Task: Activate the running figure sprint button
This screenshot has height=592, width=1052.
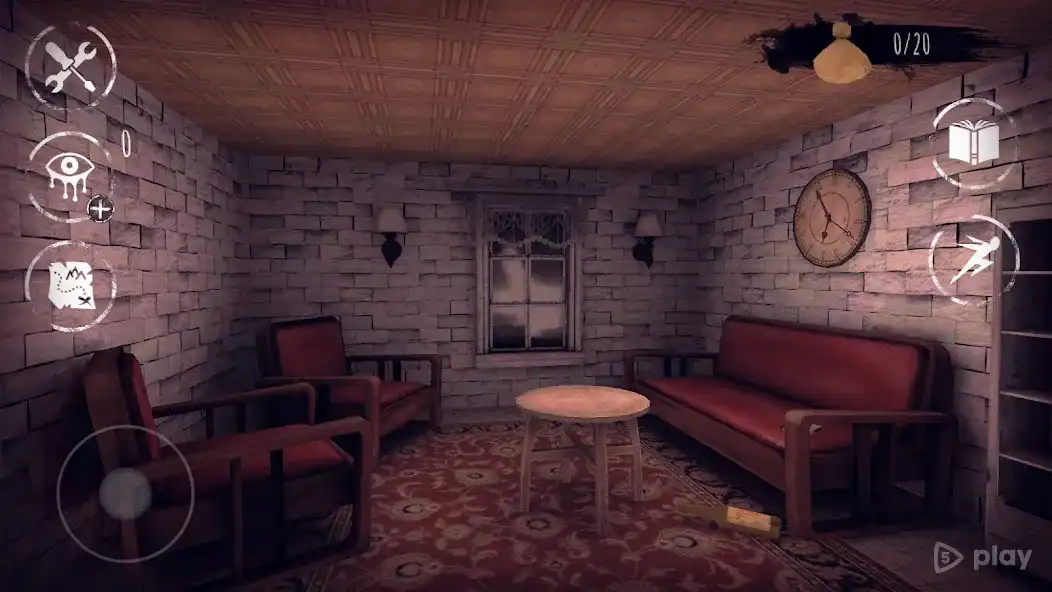Action: tap(974, 261)
